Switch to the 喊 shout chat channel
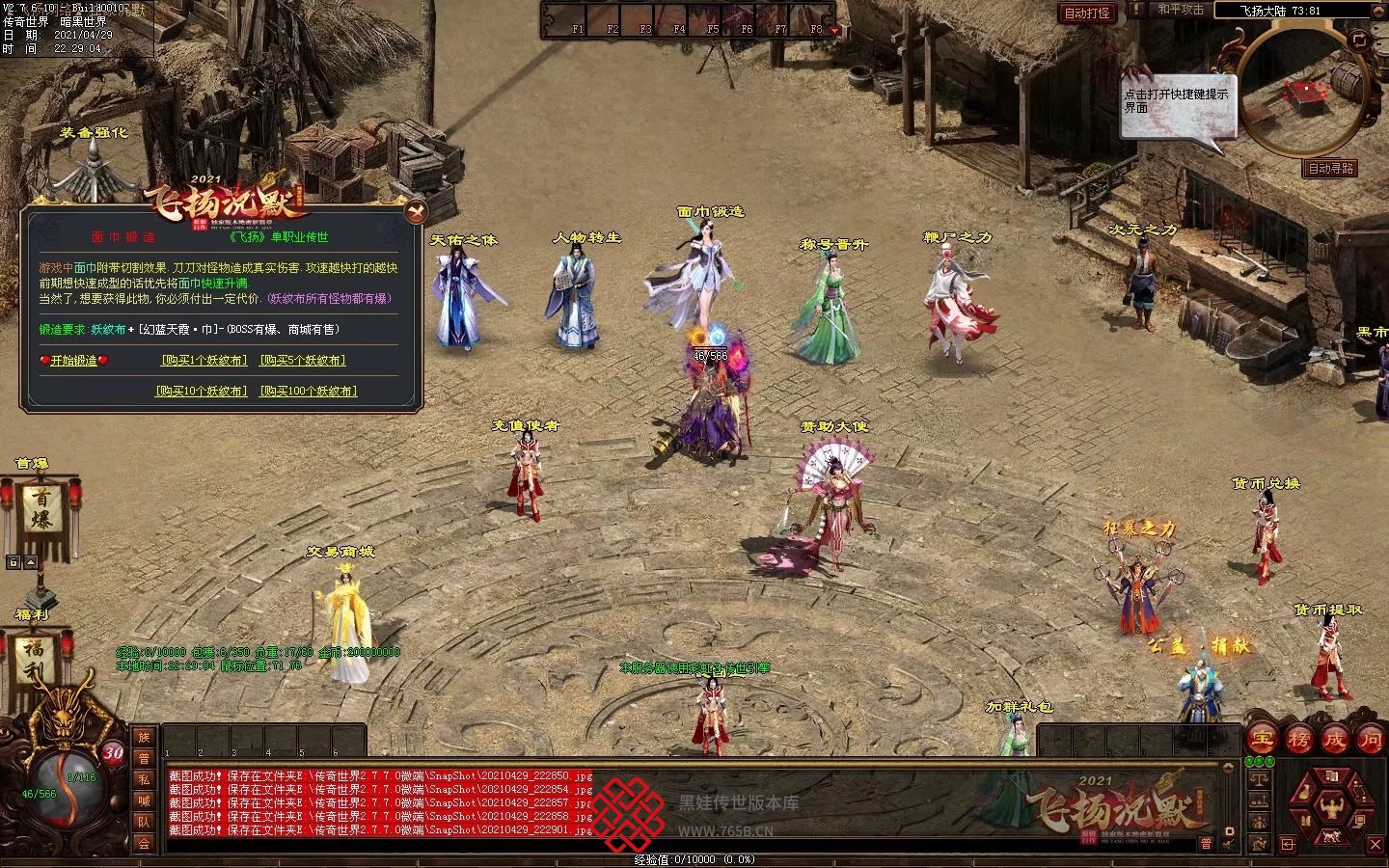 pyautogui.click(x=144, y=800)
